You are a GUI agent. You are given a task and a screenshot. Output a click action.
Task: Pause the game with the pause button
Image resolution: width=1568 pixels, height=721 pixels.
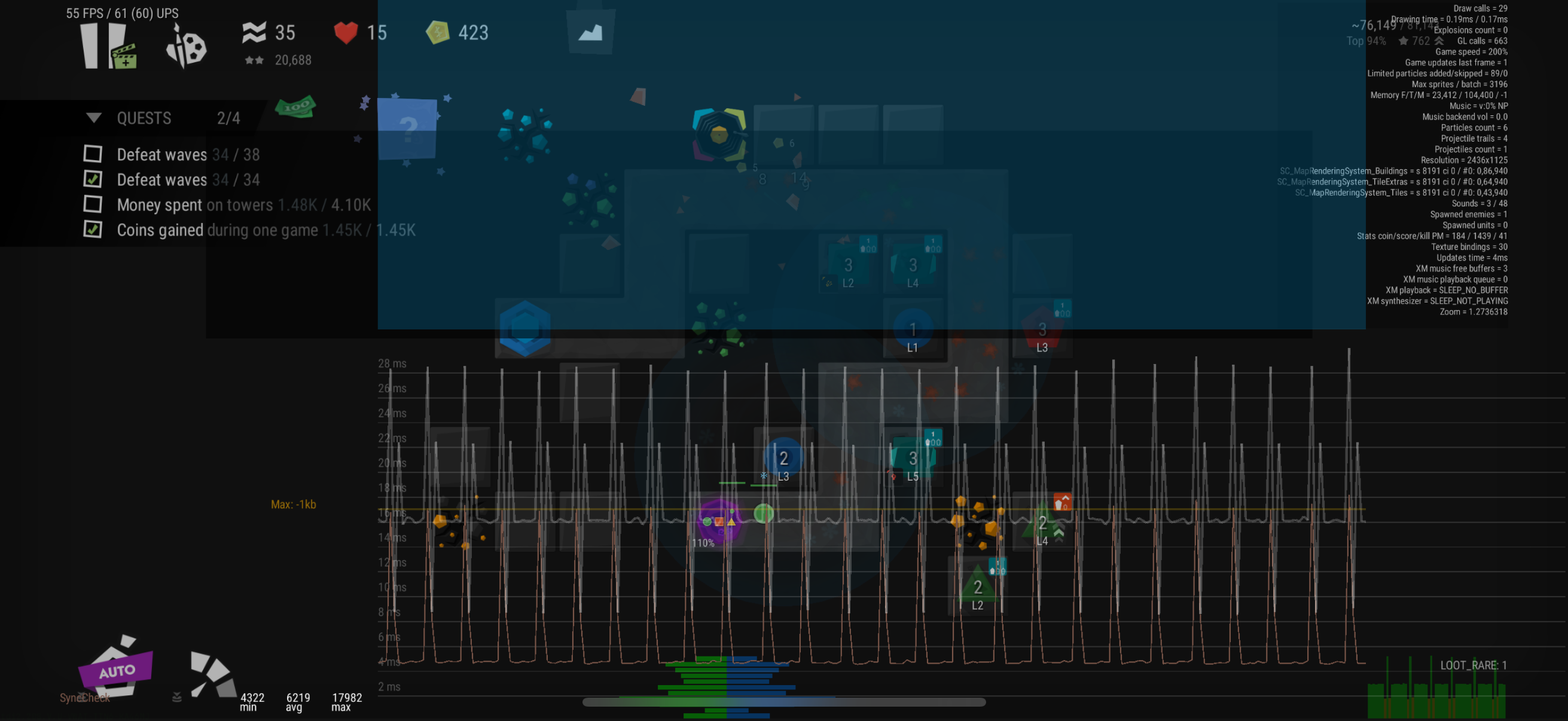click(x=90, y=46)
